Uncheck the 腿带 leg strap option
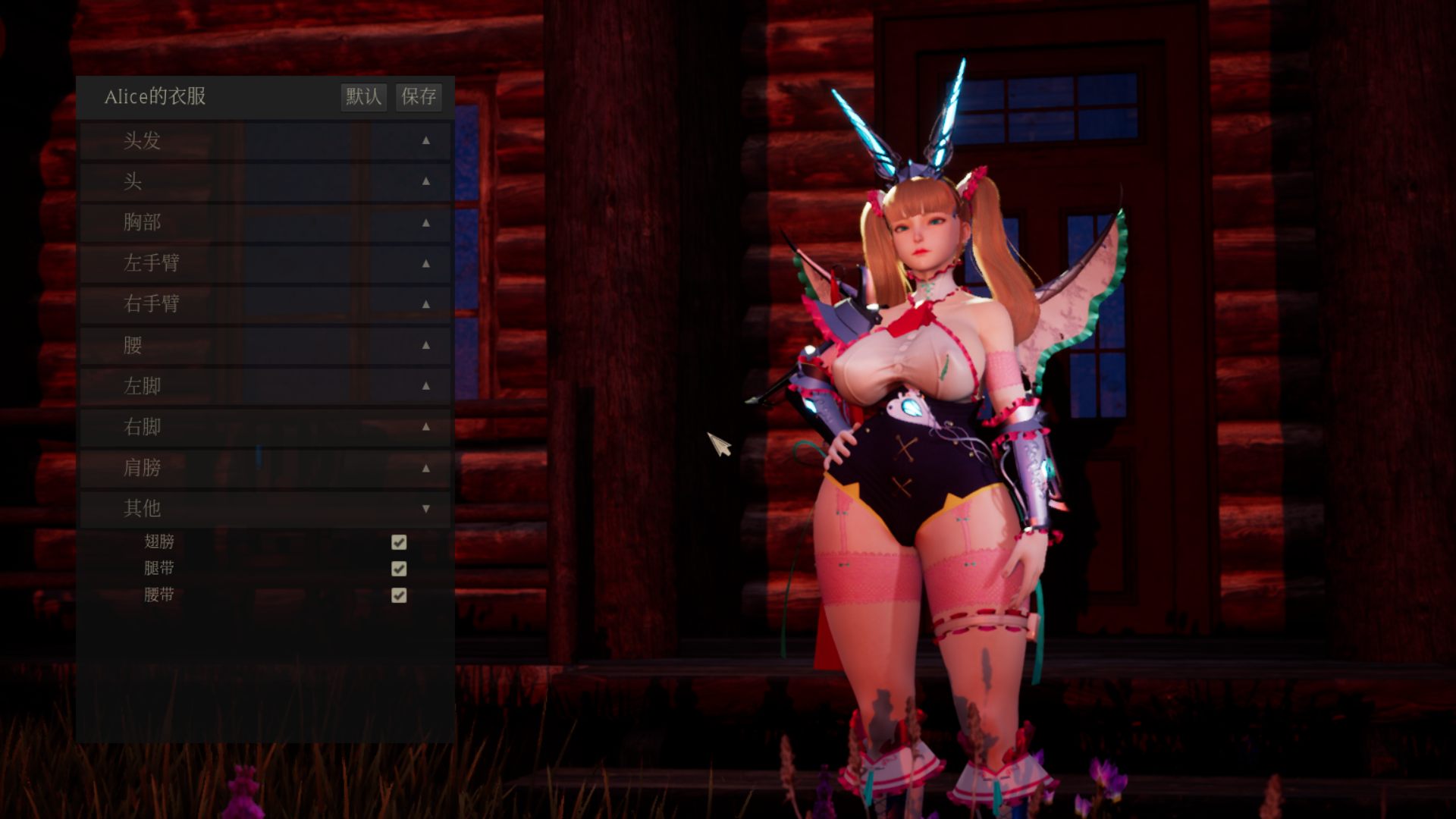1456x819 pixels. (x=399, y=569)
